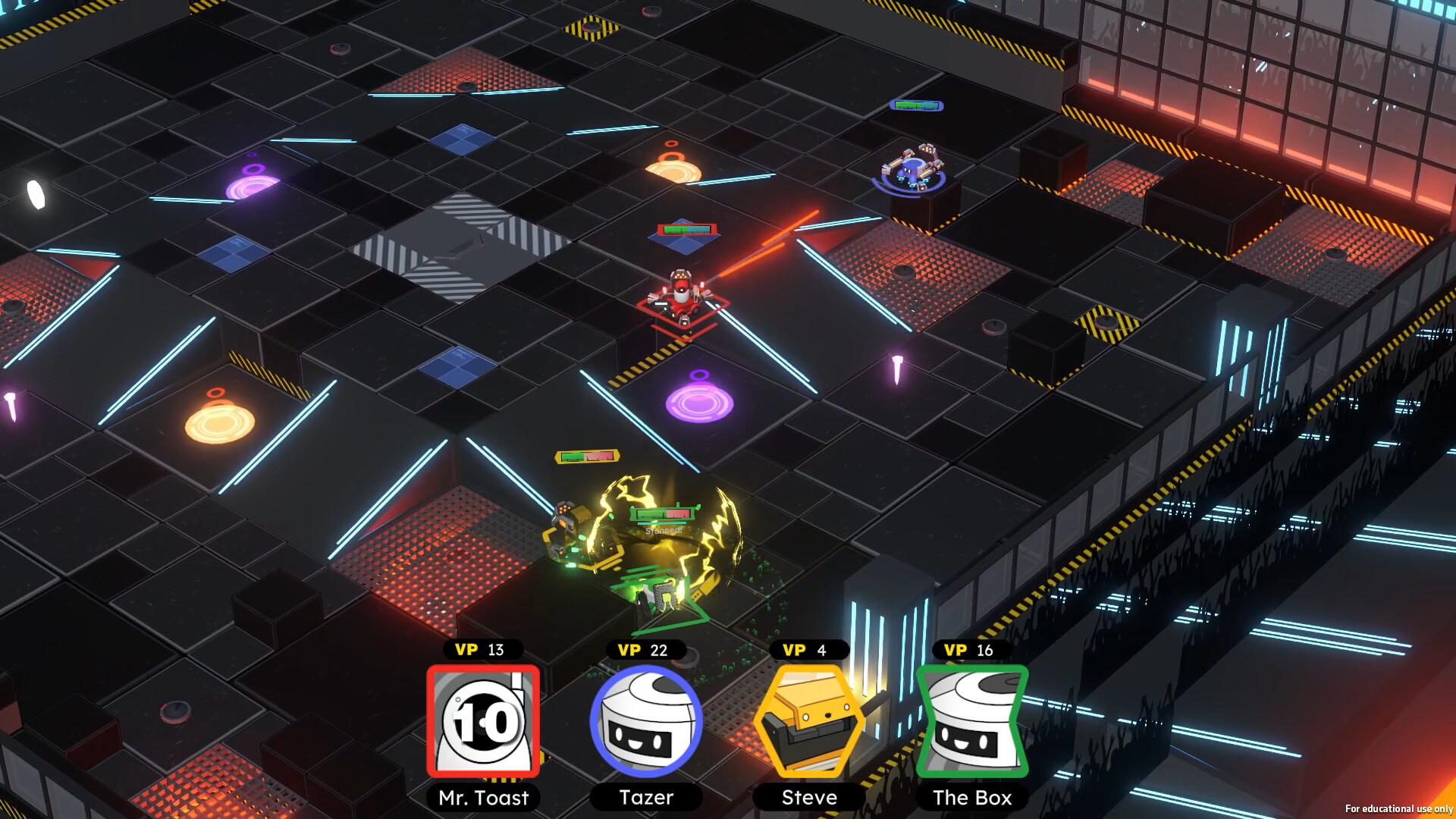The height and width of the screenshot is (819, 1456).
Task: Select Mr. Toast's red robot portrait icon
Action: (483, 721)
